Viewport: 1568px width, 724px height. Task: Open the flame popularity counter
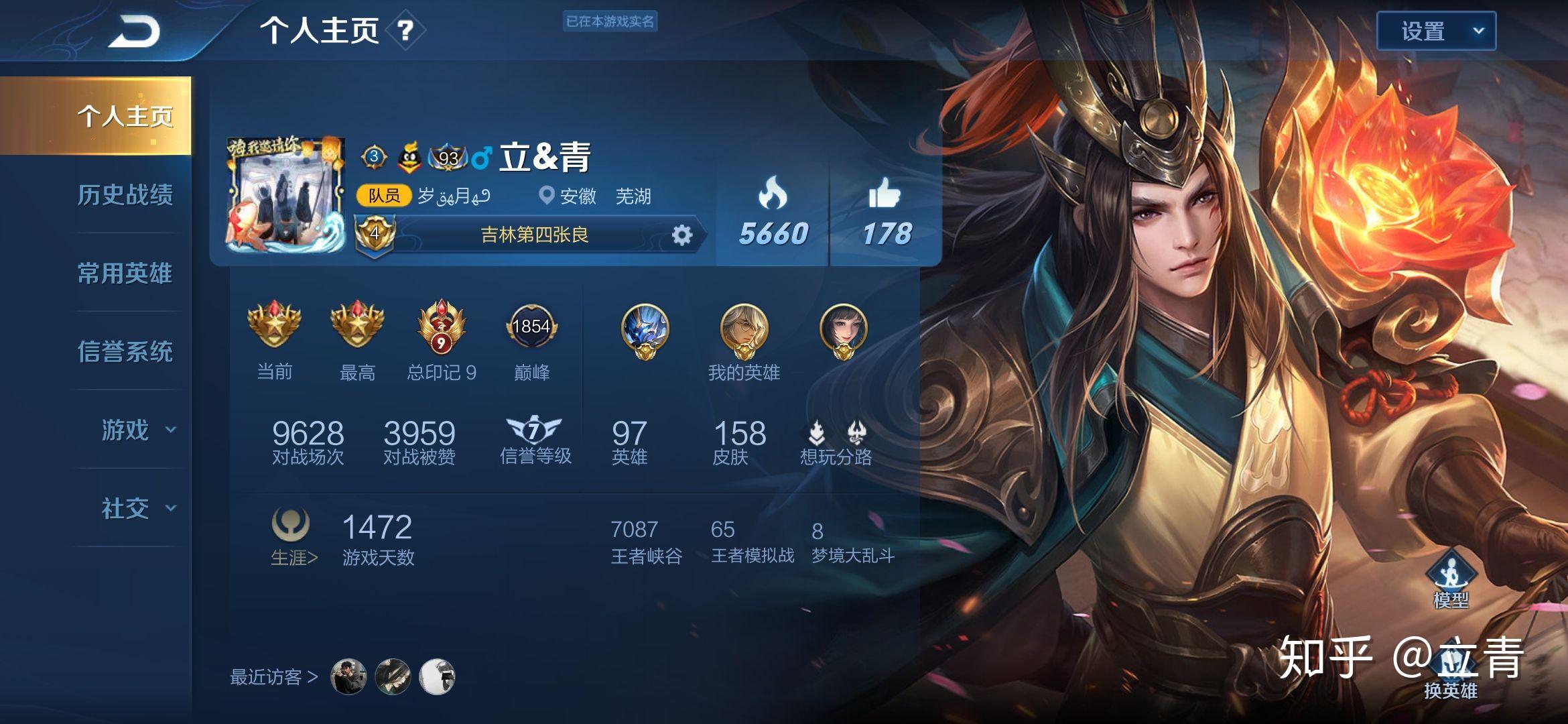[x=773, y=211]
